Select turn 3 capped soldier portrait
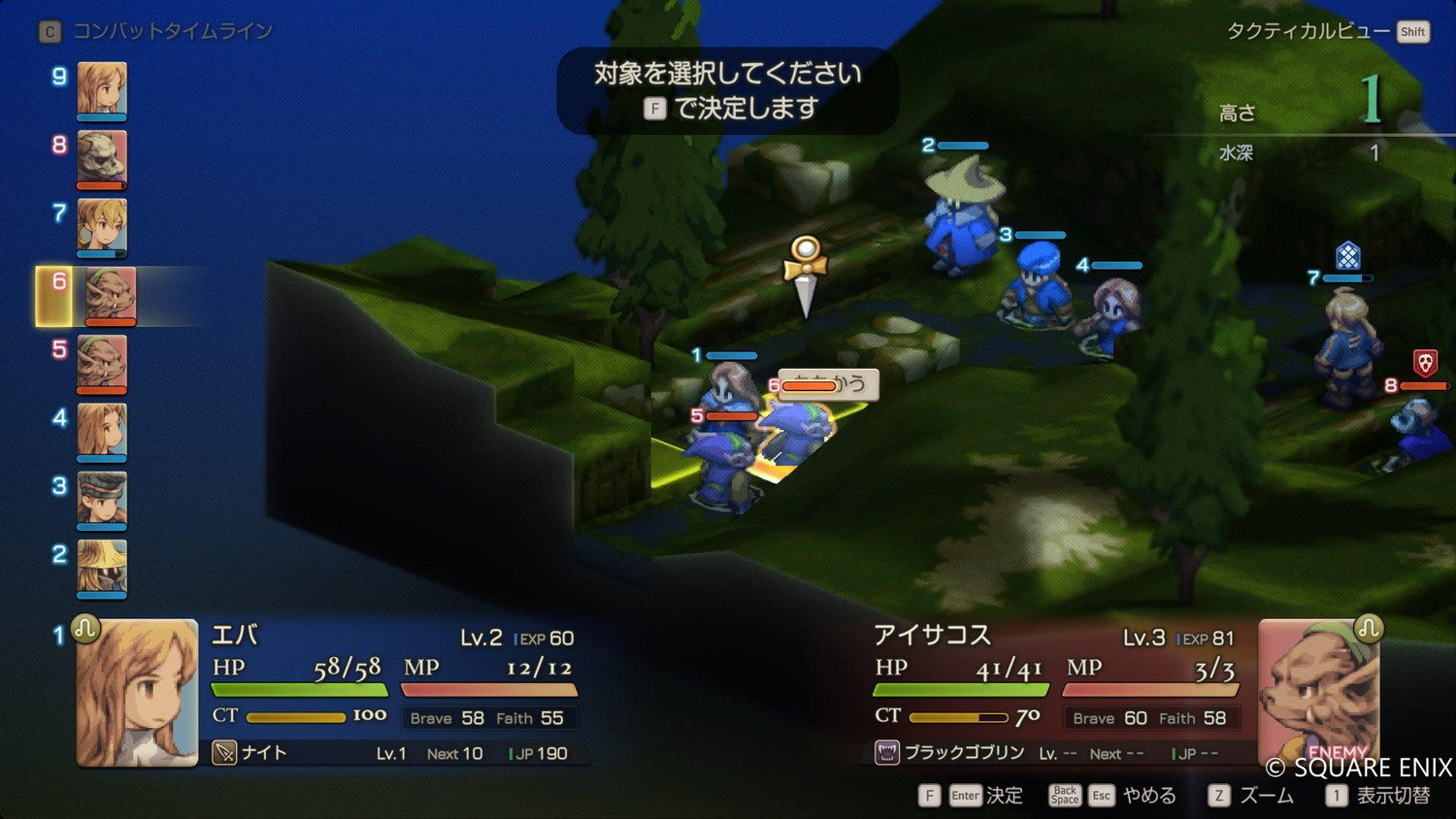The image size is (1456, 819). pos(102,500)
